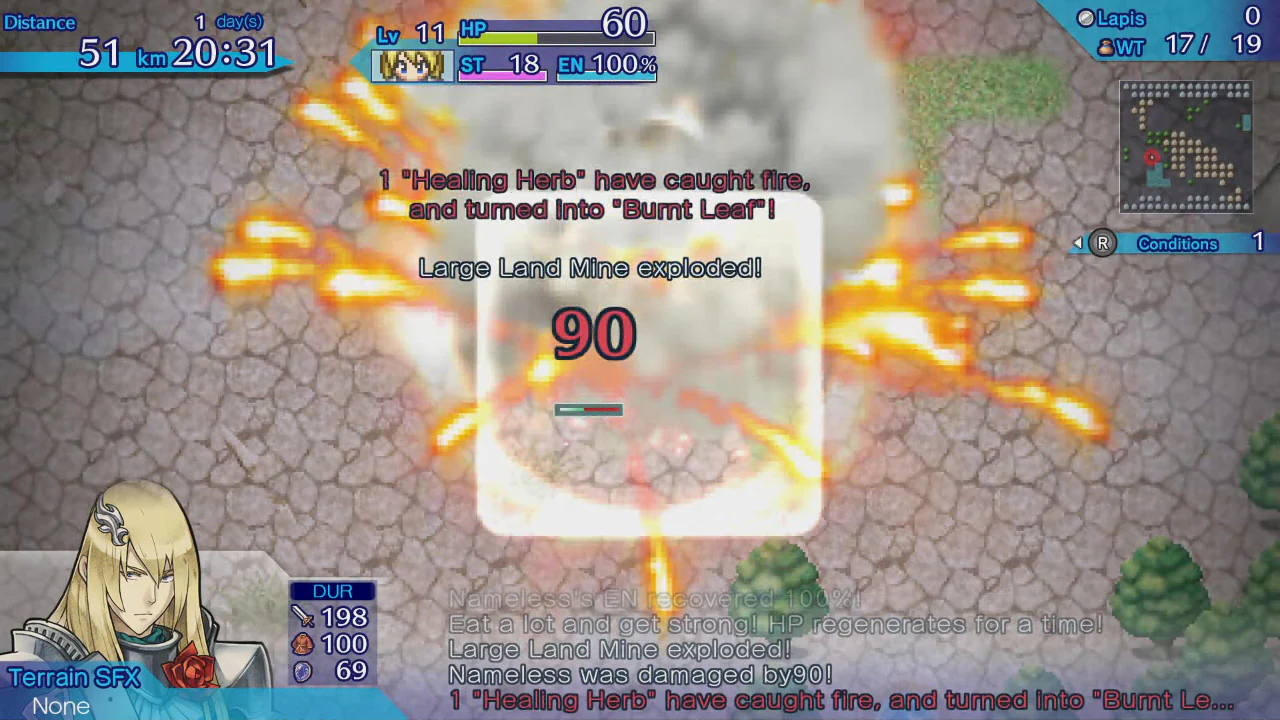Click the shield icon with 69 durability
Viewport: 1280px width, 720px height.
(301, 671)
